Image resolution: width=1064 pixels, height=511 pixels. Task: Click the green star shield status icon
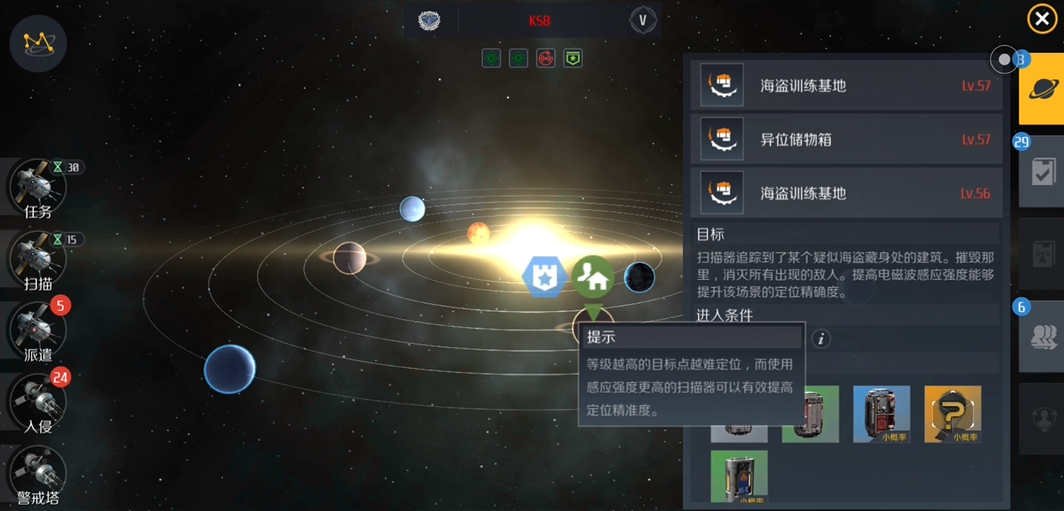pos(573,58)
